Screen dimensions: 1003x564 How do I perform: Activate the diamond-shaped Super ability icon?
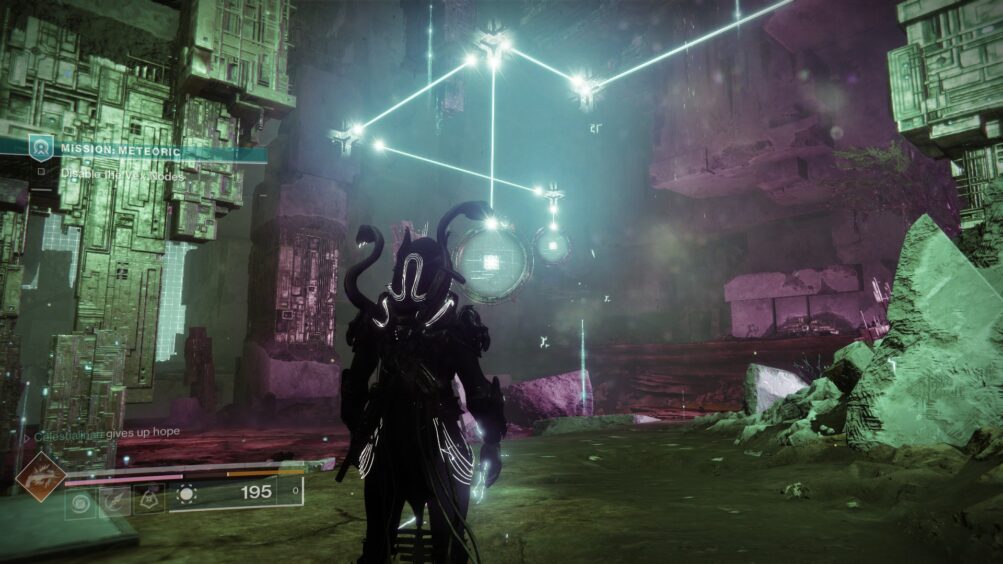coord(40,477)
